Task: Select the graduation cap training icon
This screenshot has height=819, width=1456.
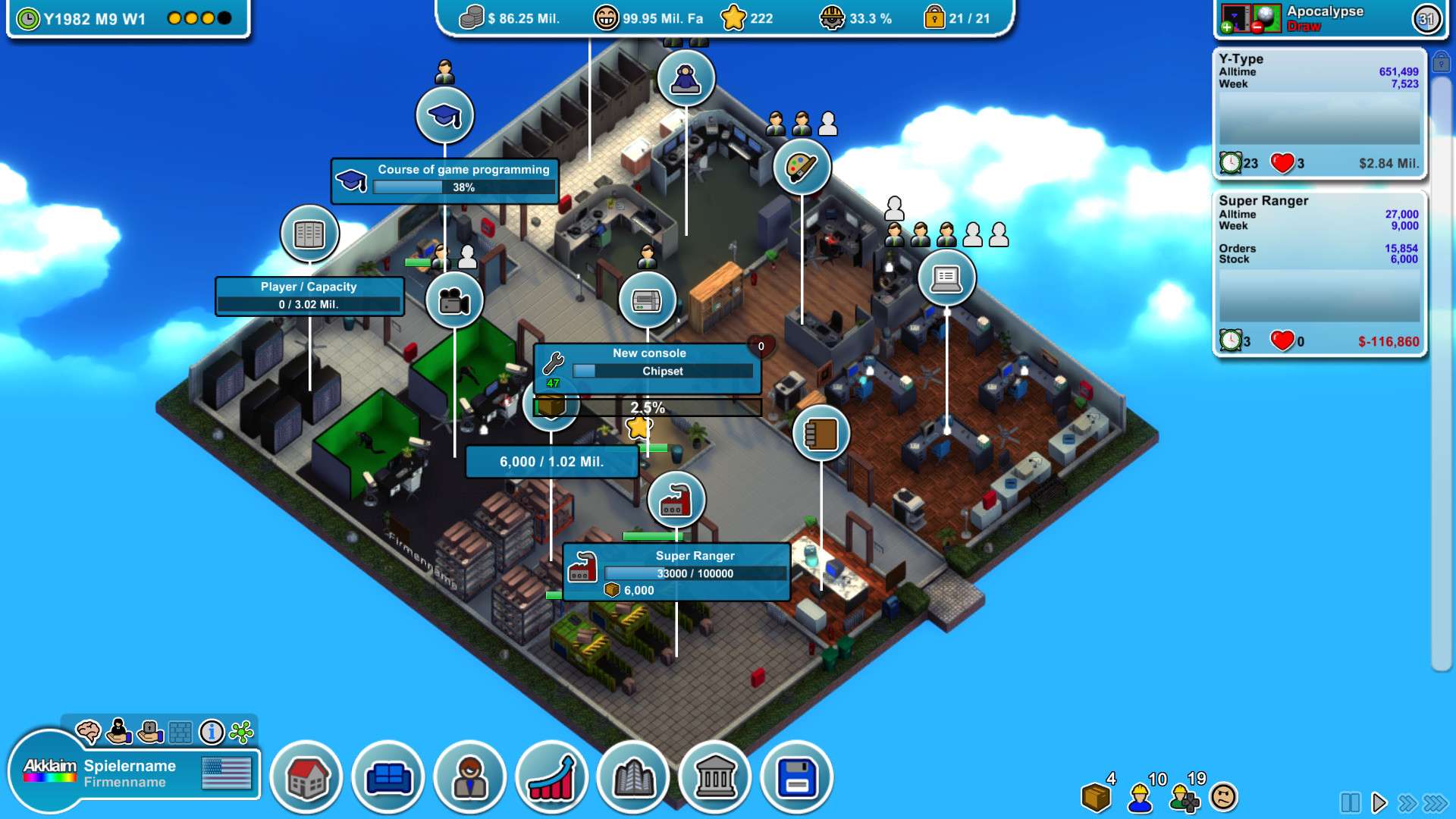Action: (444, 114)
